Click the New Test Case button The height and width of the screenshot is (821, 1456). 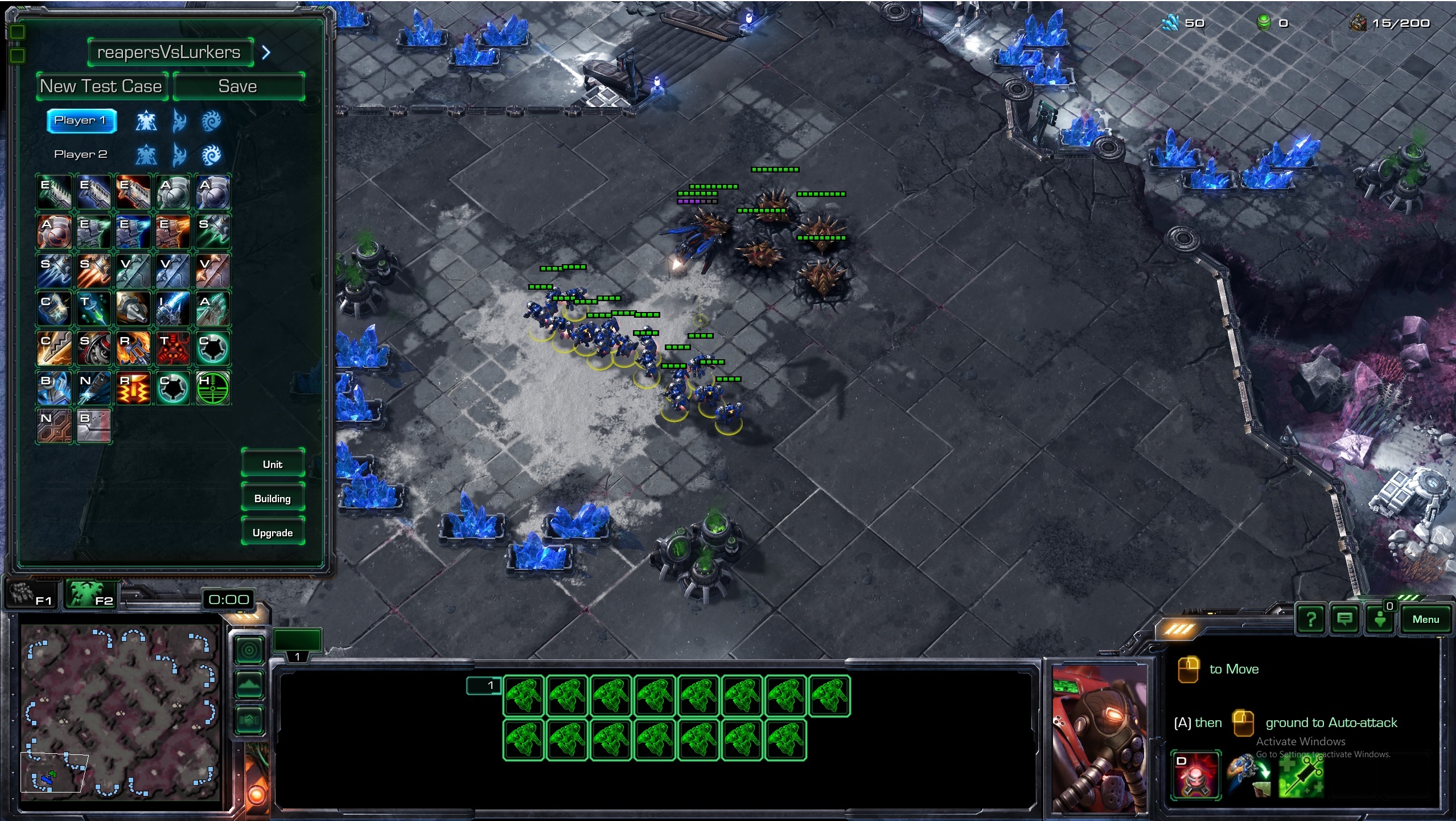pyautogui.click(x=101, y=87)
